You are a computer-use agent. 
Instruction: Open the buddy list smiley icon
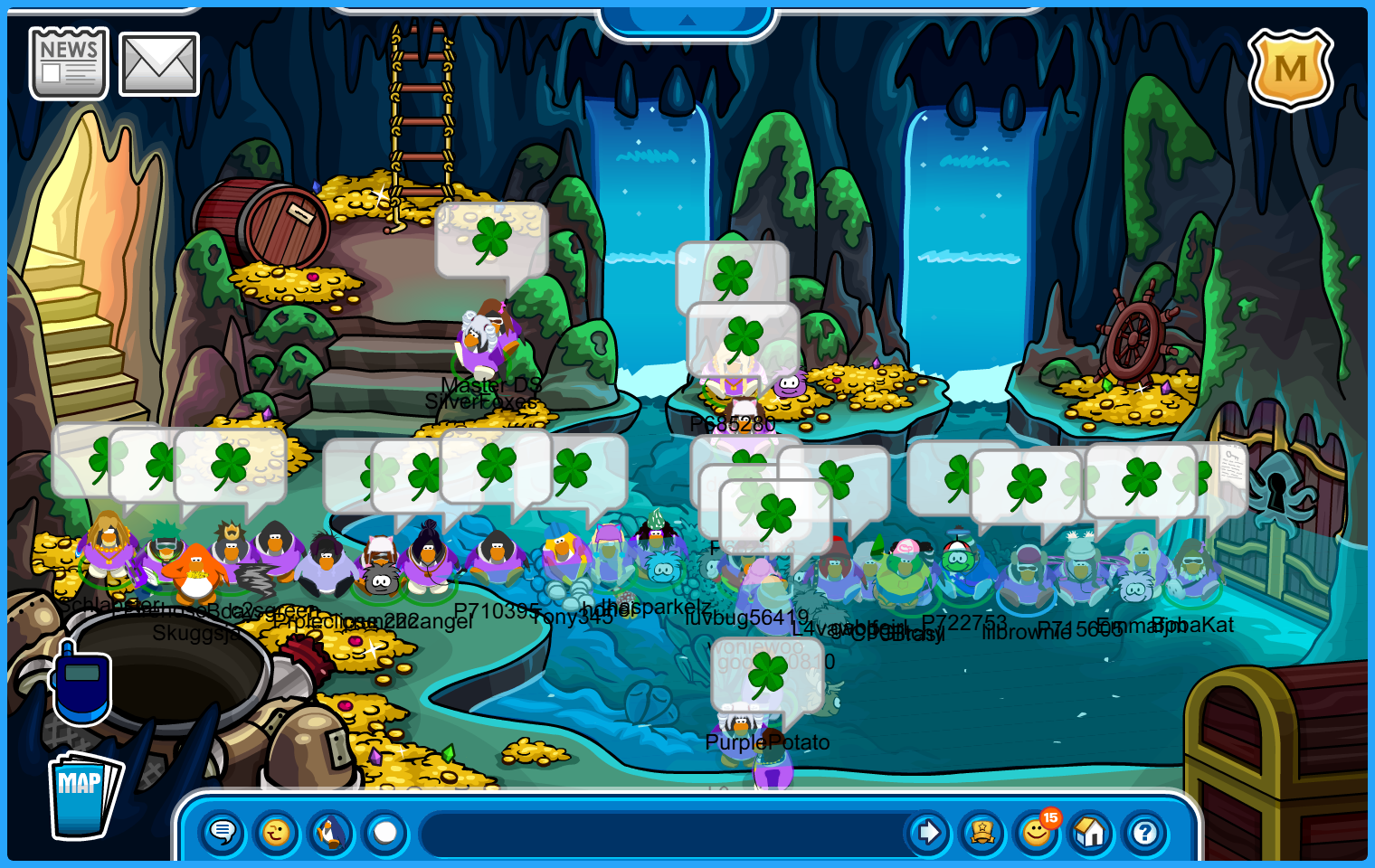coord(1037,832)
